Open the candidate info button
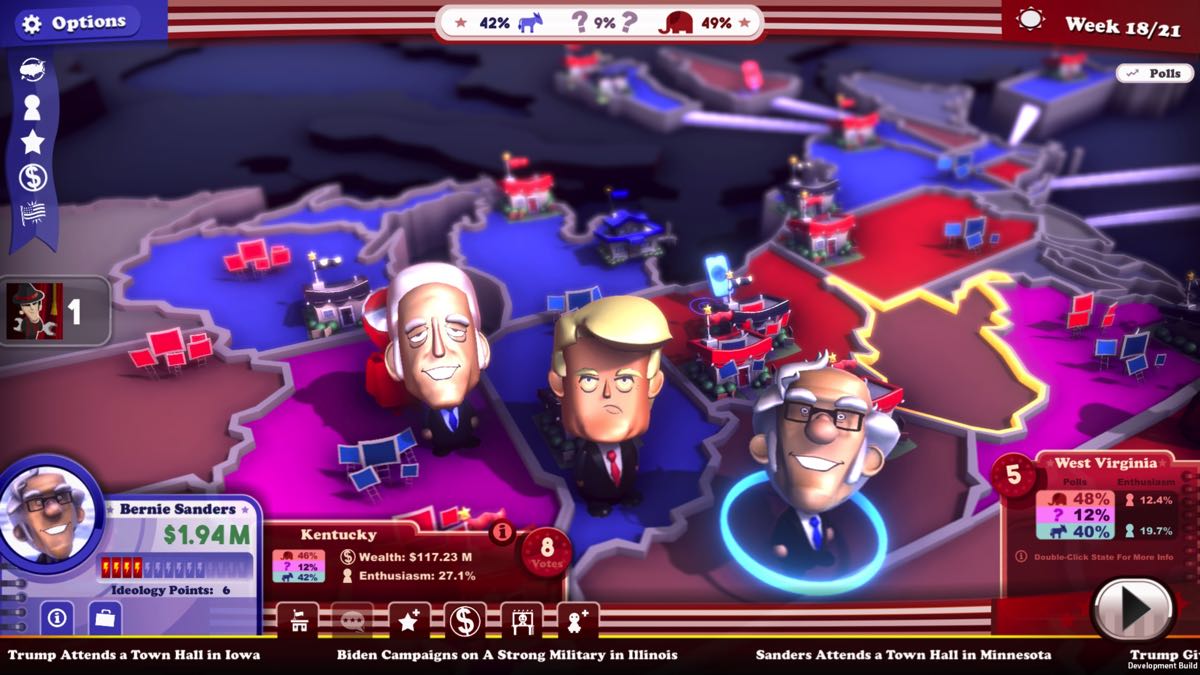1200x675 pixels. click(57, 618)
